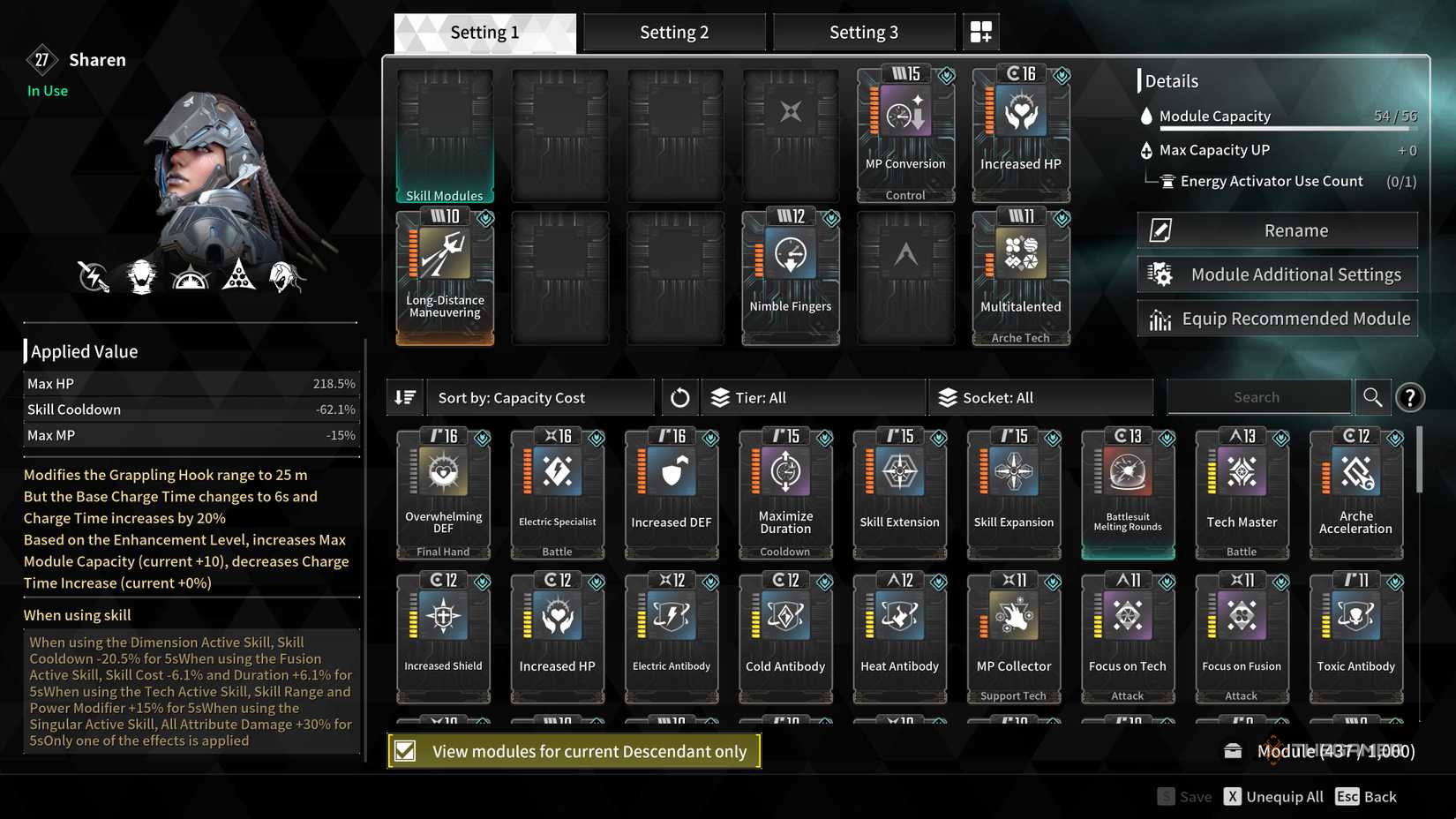Switch to the Setting 3 tab
The width and height of the screenshot is (1456, 819).
(x=863, y=31)
